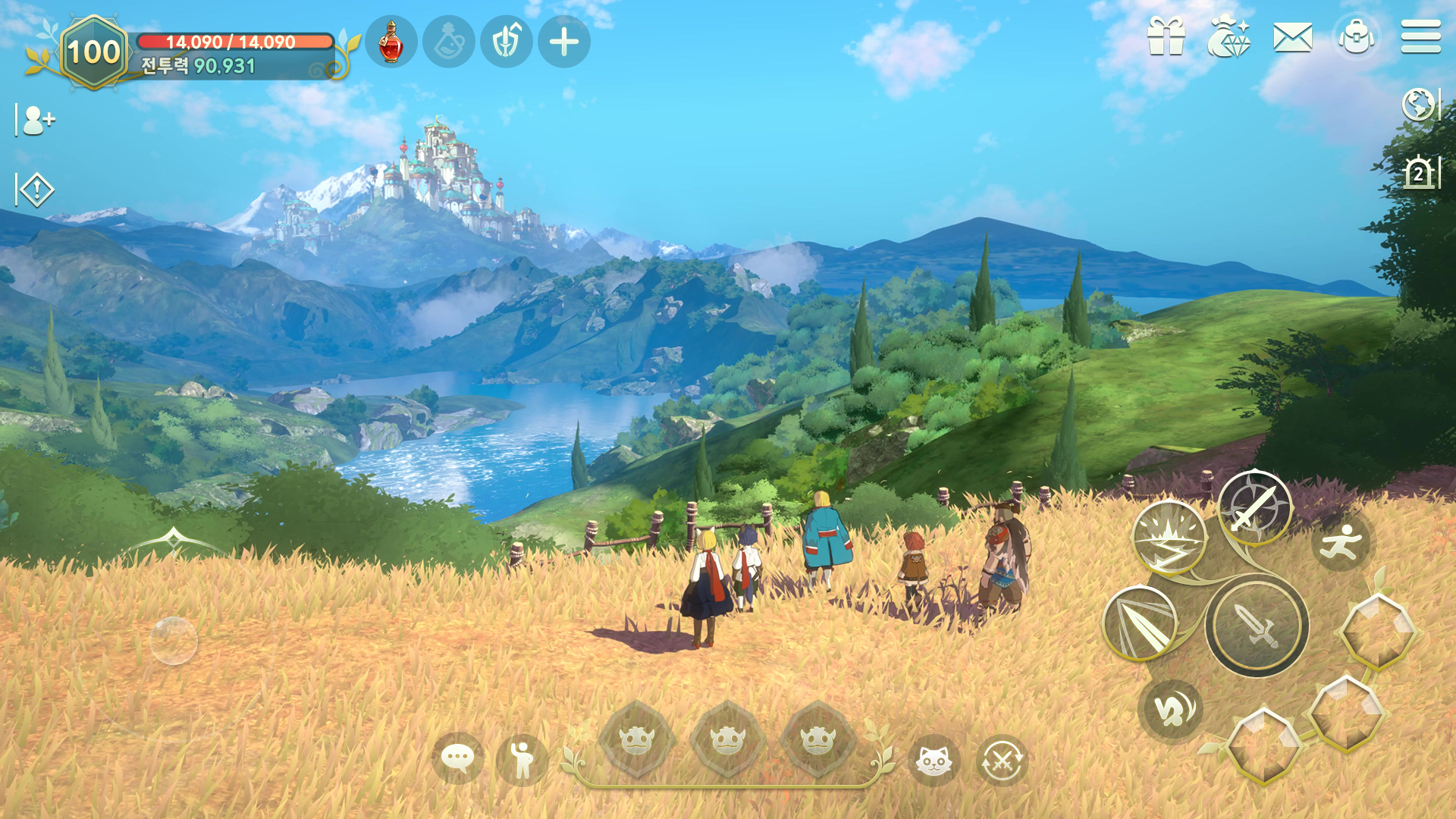1456x819 pixels.
Task: Open the backpack inventory icon
Action: click(1357, 36)
